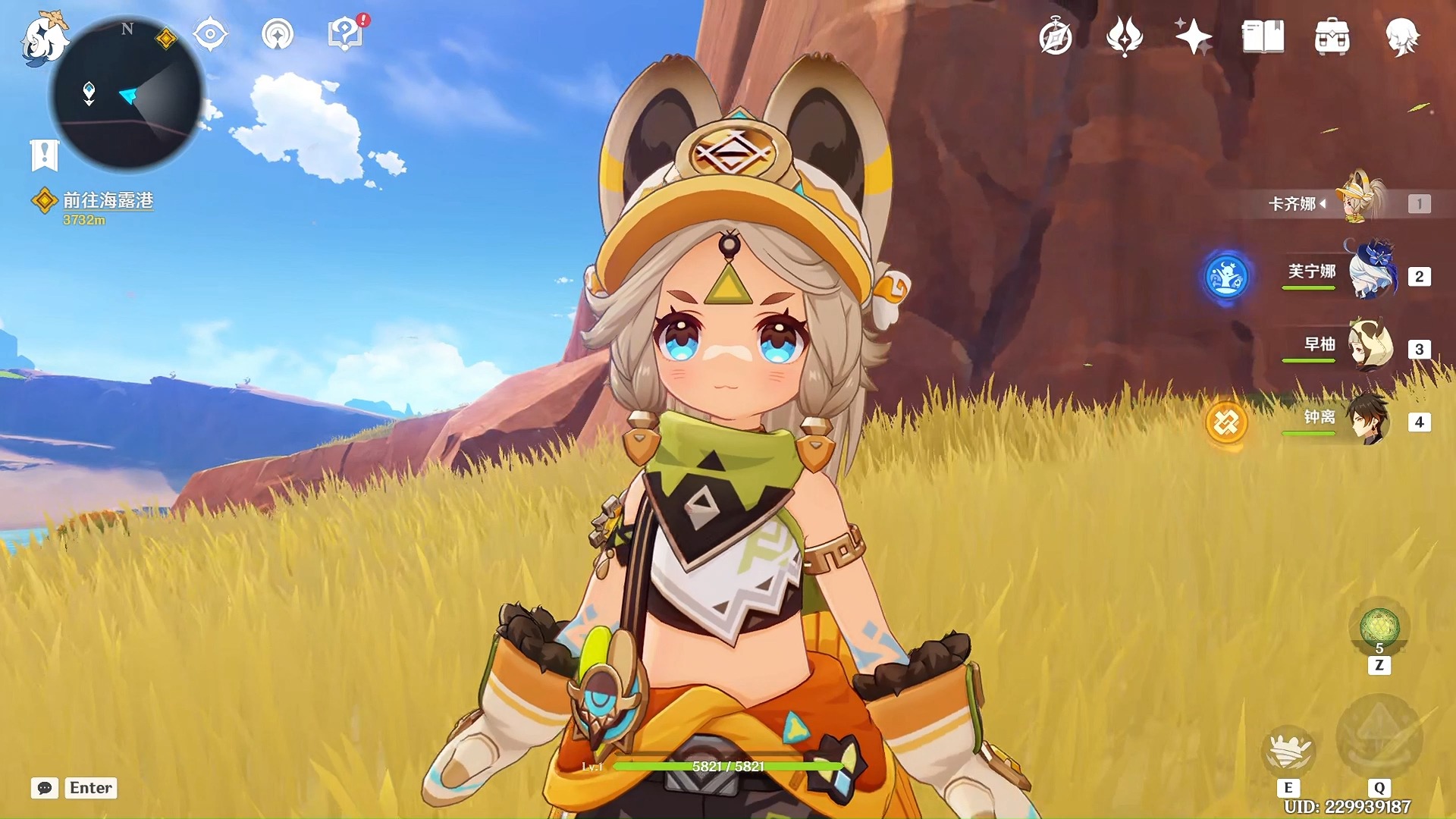This screenshot has height=819, width=1456.
Task: Open the adventurer compass icon
Action: click(x=1056, y=37)
